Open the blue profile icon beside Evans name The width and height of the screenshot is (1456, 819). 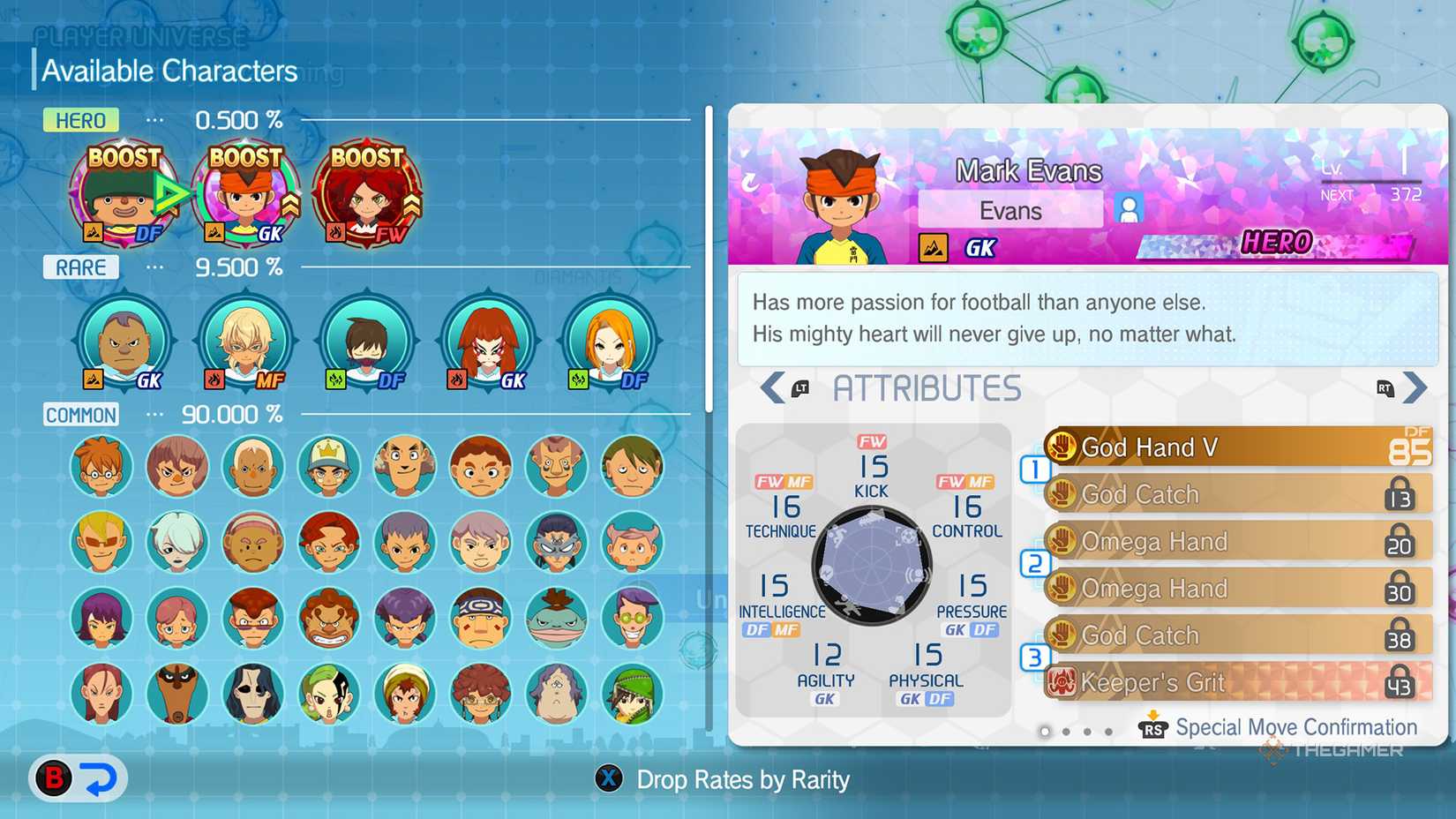point(1127,207)
